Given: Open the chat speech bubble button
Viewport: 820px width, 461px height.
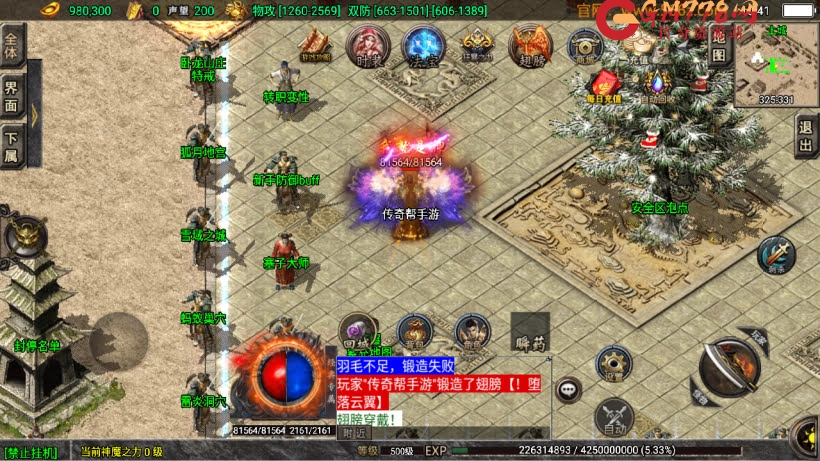Looking at the screenshot, I should coord(569,388).
